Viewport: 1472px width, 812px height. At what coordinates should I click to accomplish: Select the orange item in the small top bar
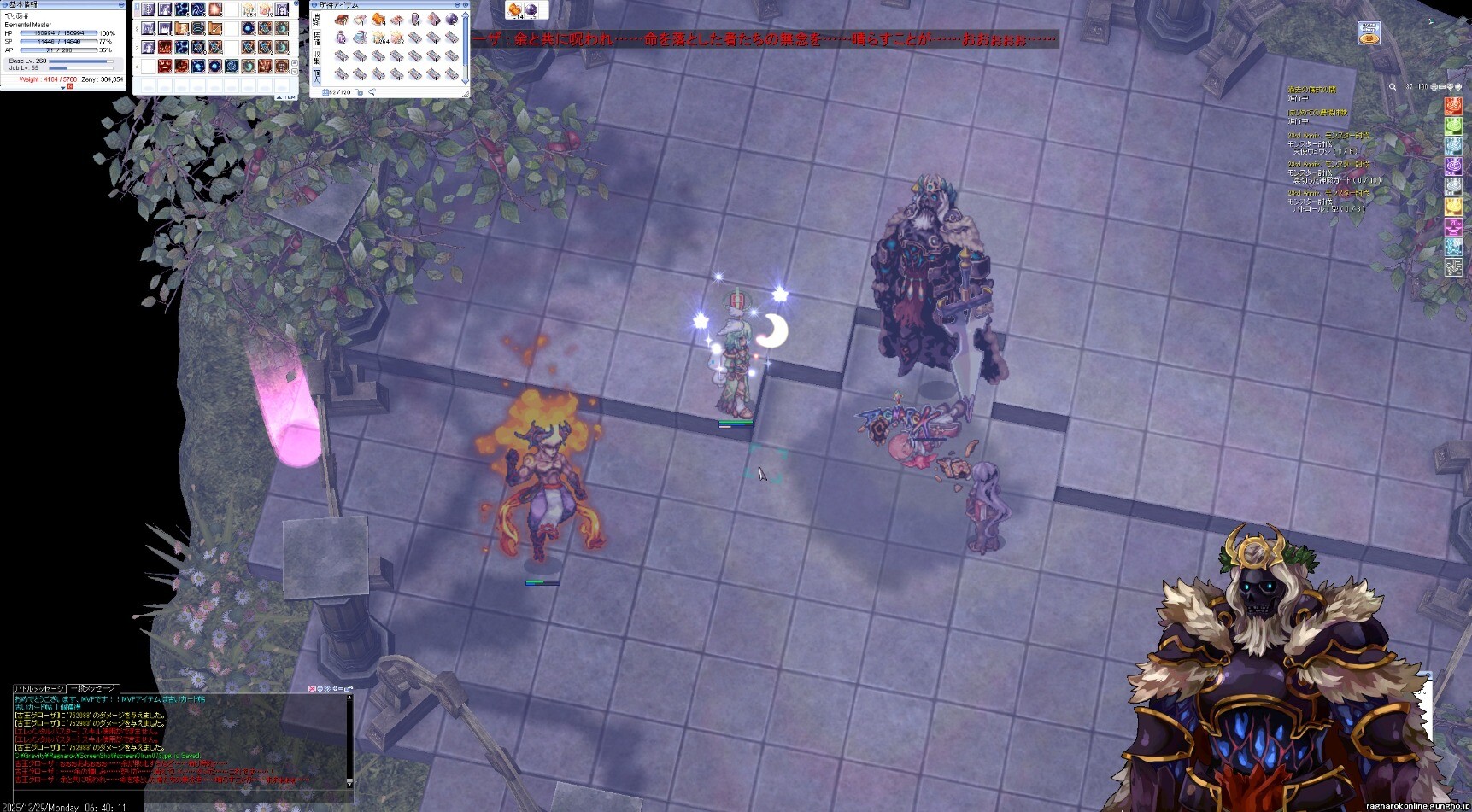pos(516,10)
